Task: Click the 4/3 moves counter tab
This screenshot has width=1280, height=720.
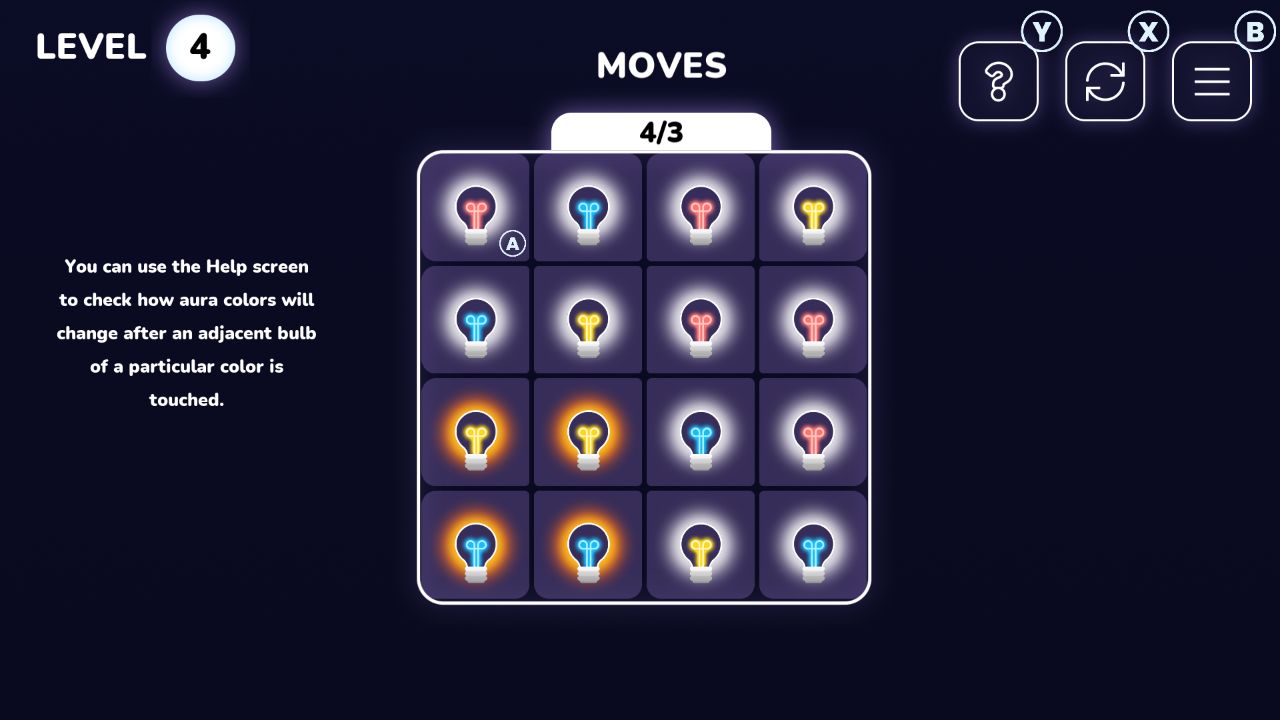Action: (x=660, y=131)
